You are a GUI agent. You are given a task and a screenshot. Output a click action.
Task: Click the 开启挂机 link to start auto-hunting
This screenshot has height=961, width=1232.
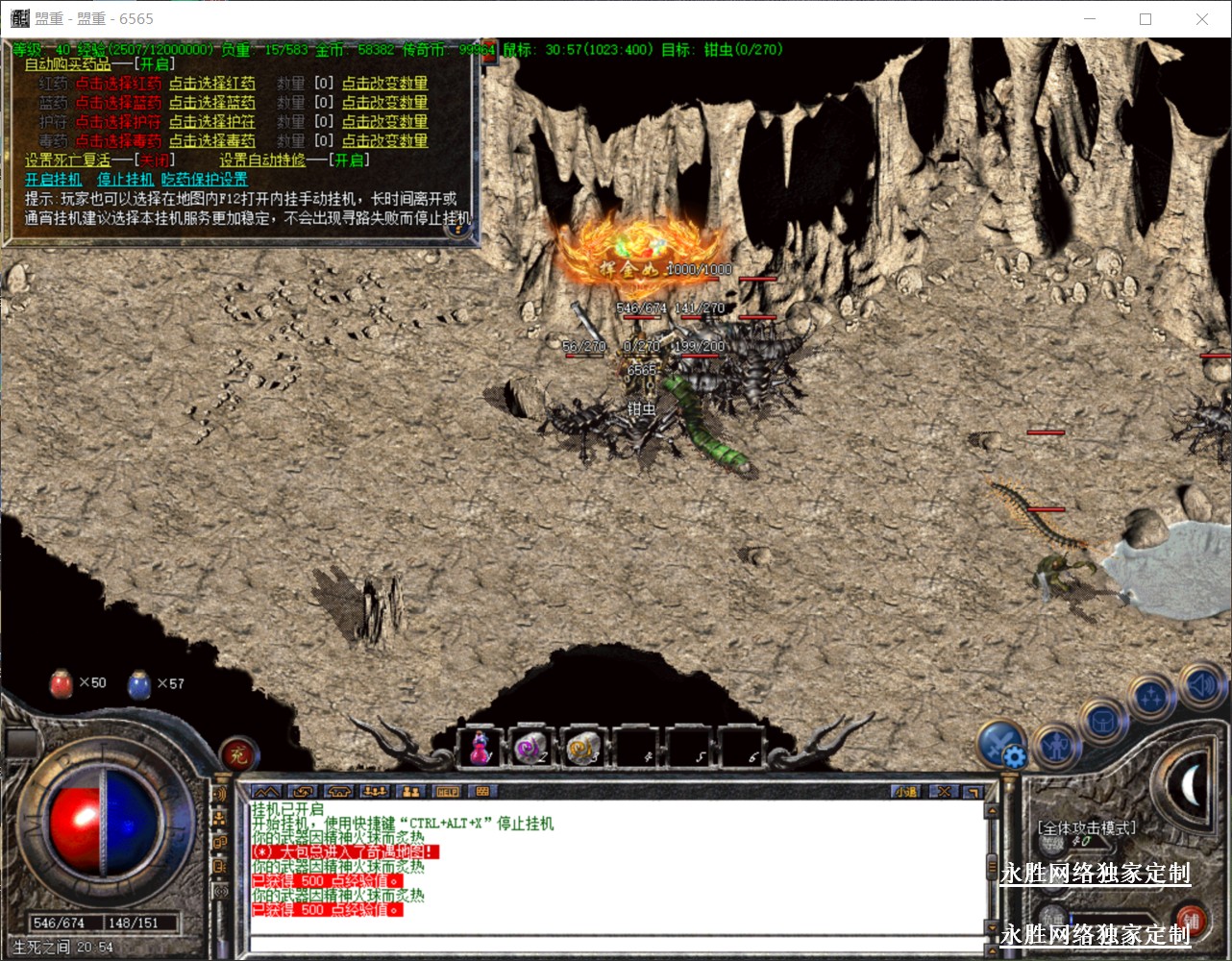click(54, 180)
